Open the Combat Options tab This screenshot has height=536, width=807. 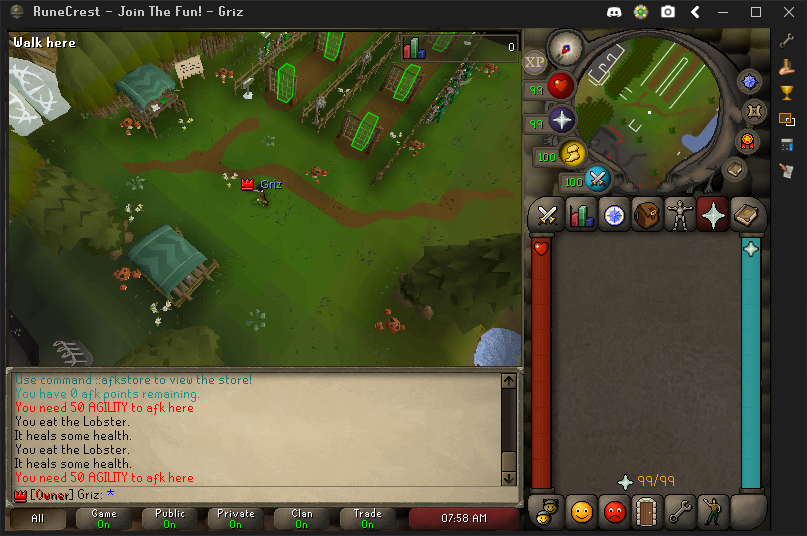click(x=547, y=214)
